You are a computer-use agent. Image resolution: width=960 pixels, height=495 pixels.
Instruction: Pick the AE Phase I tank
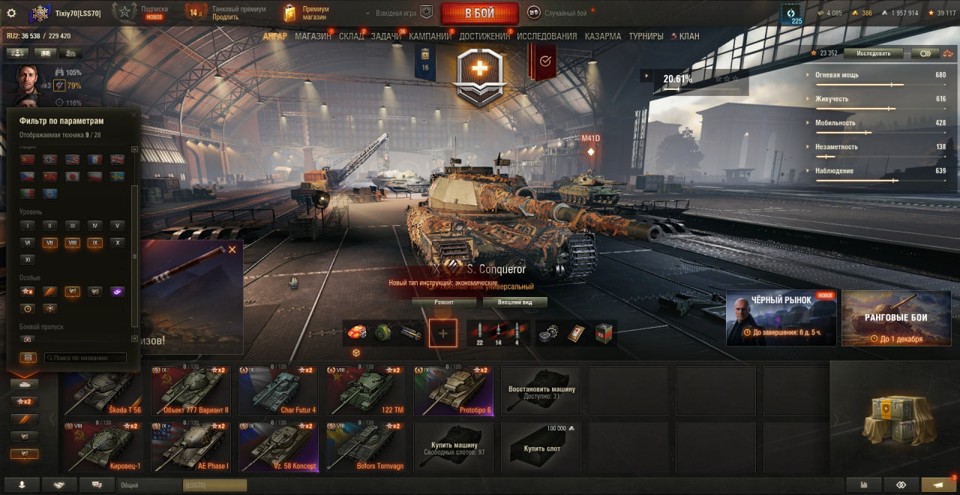click(x=191, y=447)
